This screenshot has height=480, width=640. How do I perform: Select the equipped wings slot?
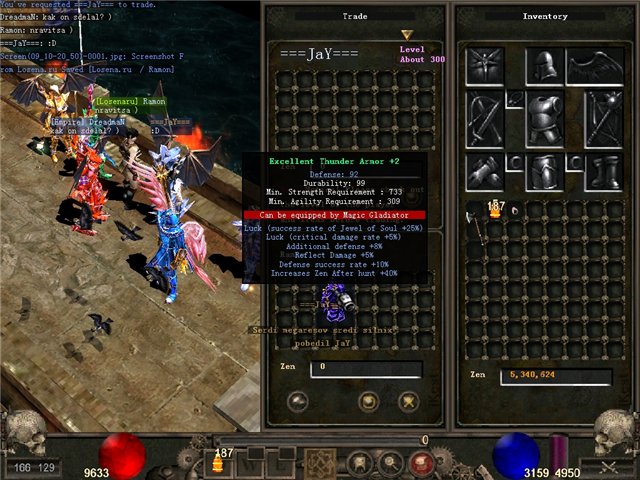pos(594,66)
